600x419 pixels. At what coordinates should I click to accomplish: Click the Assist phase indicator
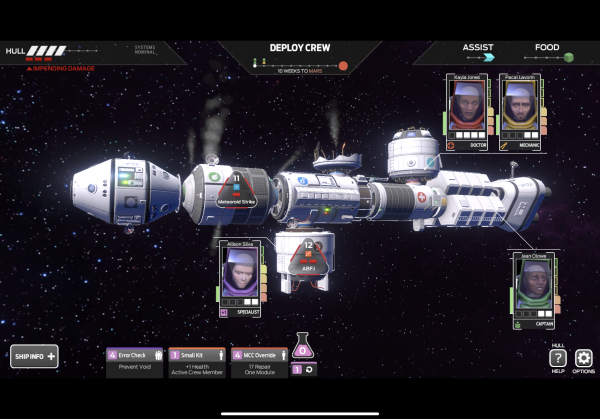[x=476, y=52]
